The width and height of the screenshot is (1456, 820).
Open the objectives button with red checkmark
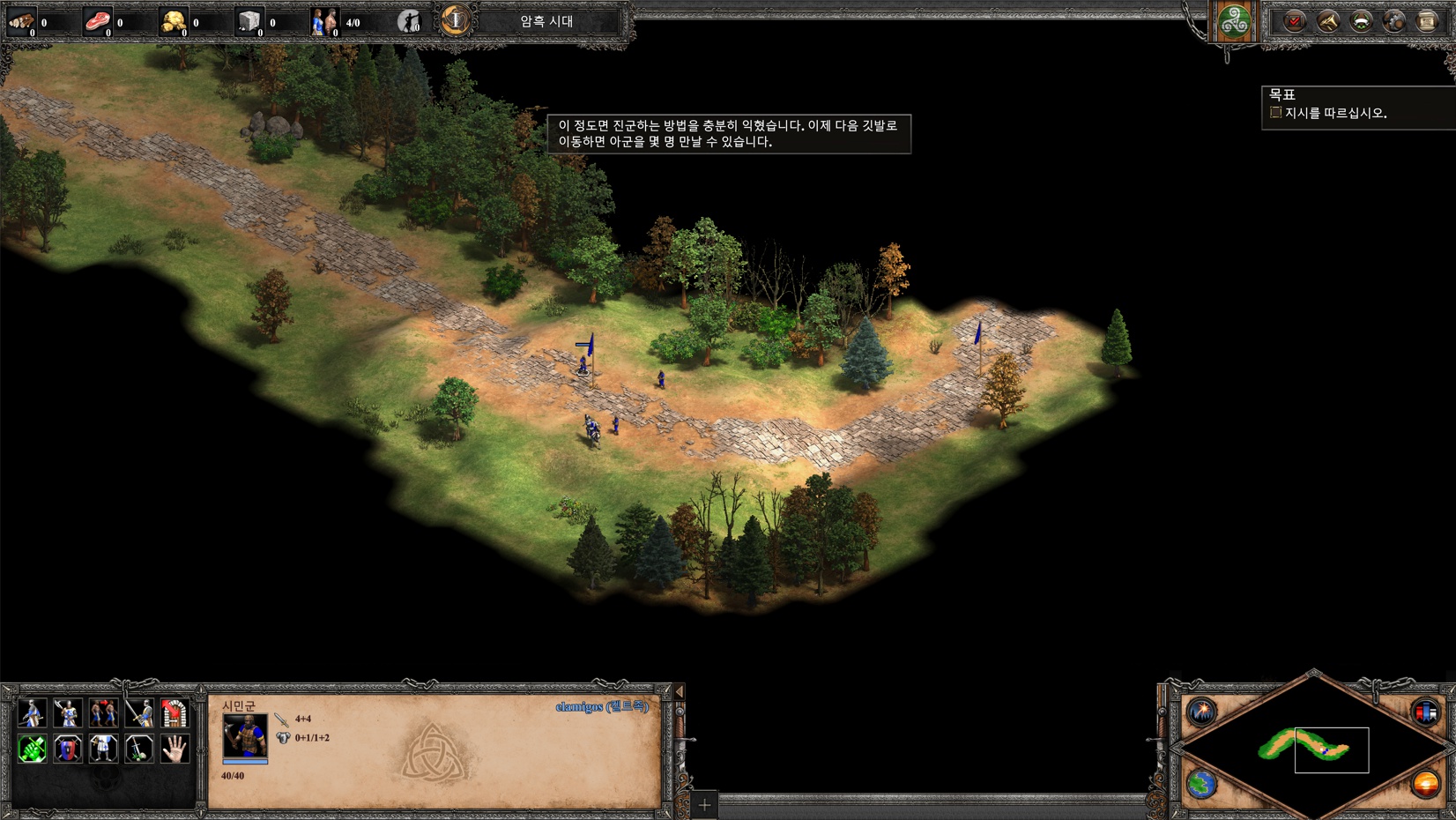[1294, 21]
